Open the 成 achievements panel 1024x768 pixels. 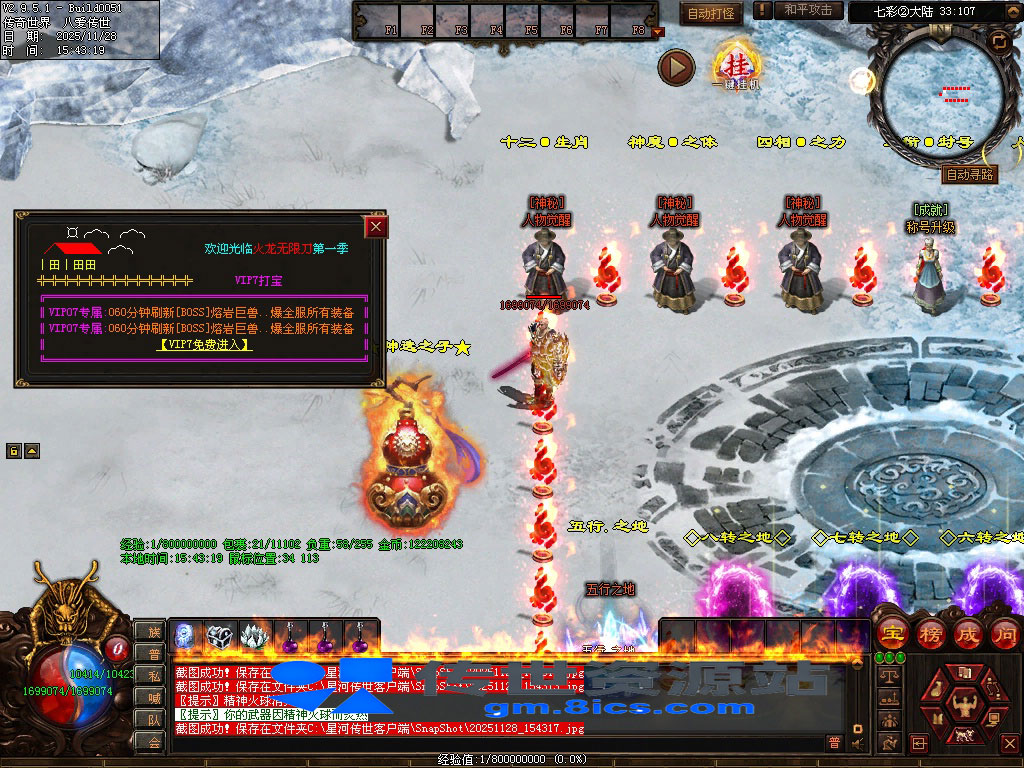click(x=967, y=633)
